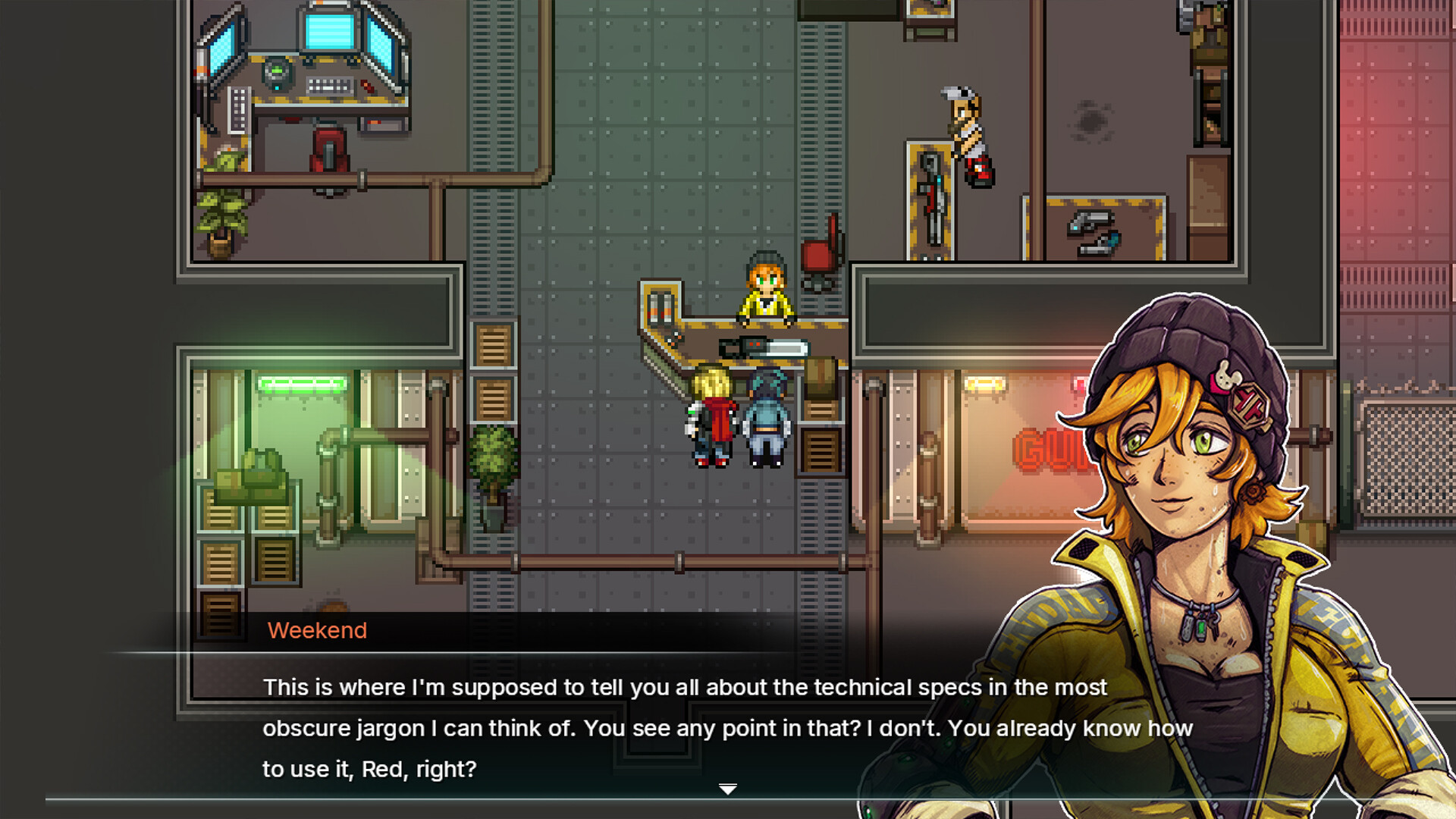Screen dimensions: 1456x819
Task: Click the speaker name Weekend
Action: [x=317, y=630]
